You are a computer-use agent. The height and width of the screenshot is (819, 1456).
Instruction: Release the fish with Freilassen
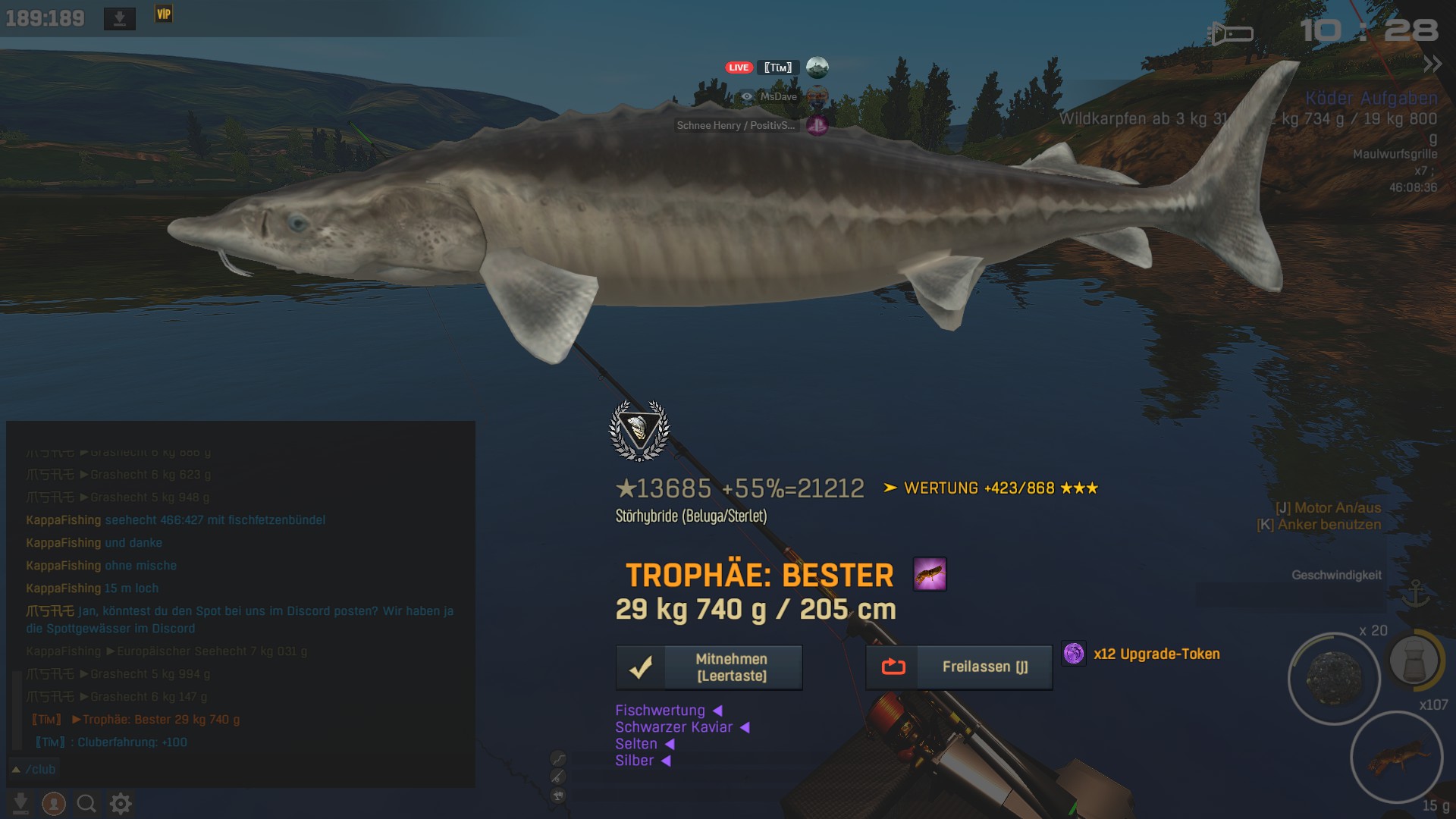959,667
